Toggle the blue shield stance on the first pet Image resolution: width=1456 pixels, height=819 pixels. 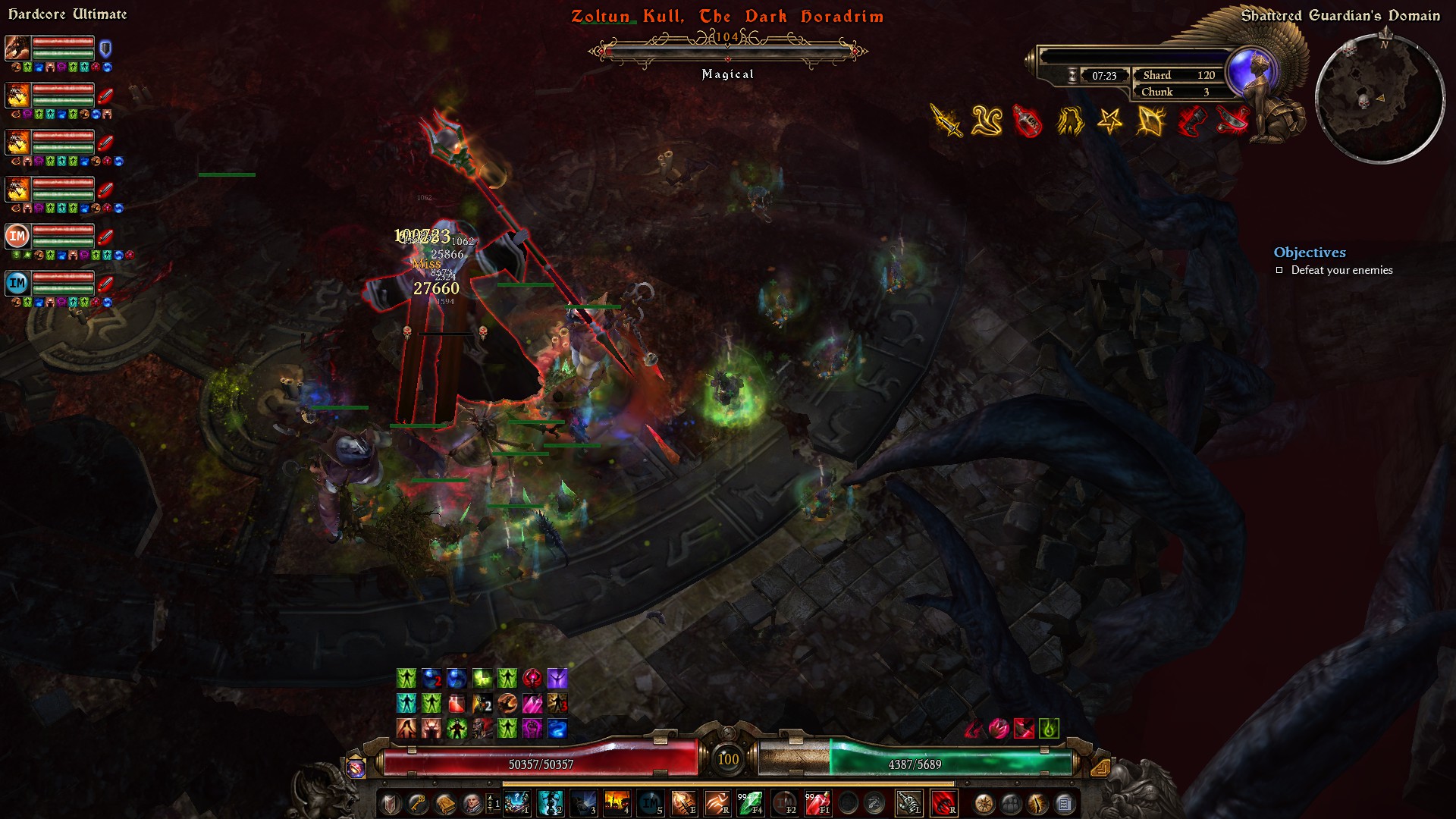[105, 49]
